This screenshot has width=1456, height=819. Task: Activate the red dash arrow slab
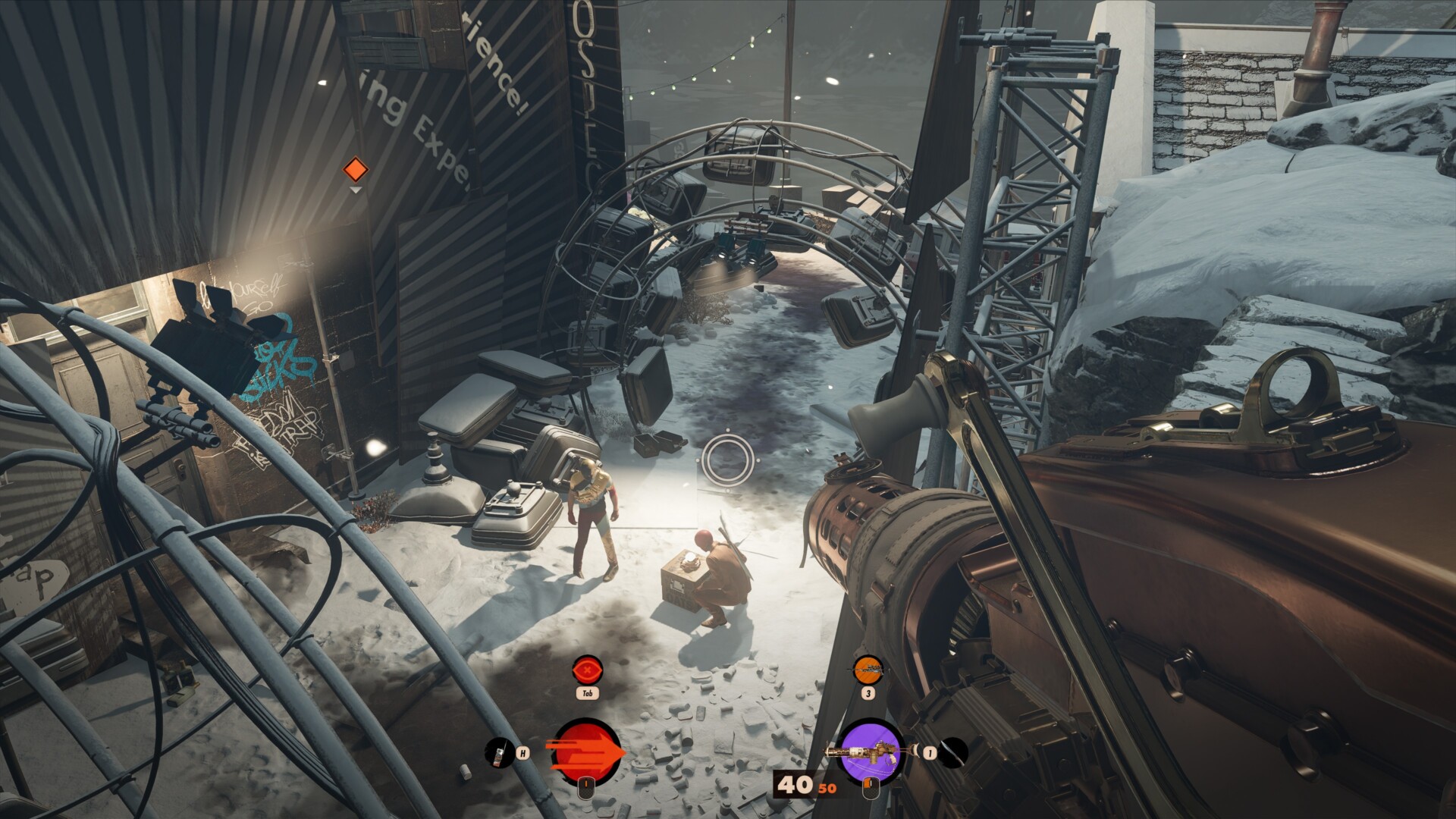[586, 752]
